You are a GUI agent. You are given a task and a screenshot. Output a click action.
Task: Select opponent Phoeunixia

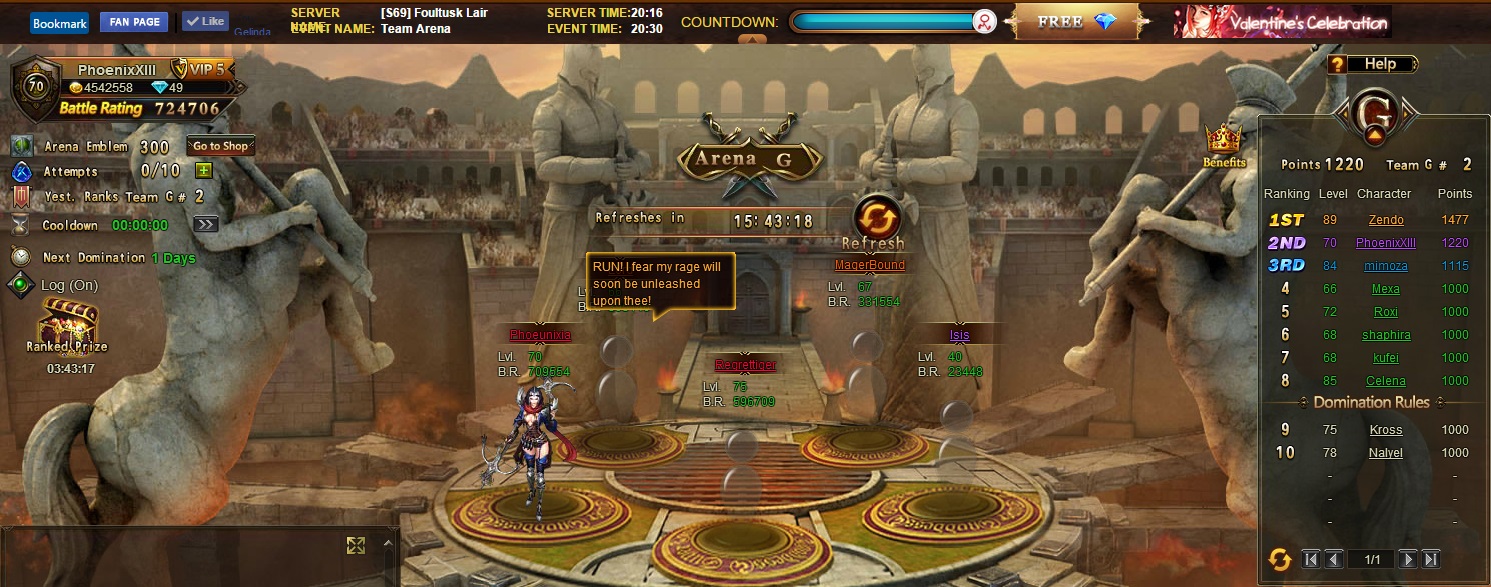coord(540,335)
